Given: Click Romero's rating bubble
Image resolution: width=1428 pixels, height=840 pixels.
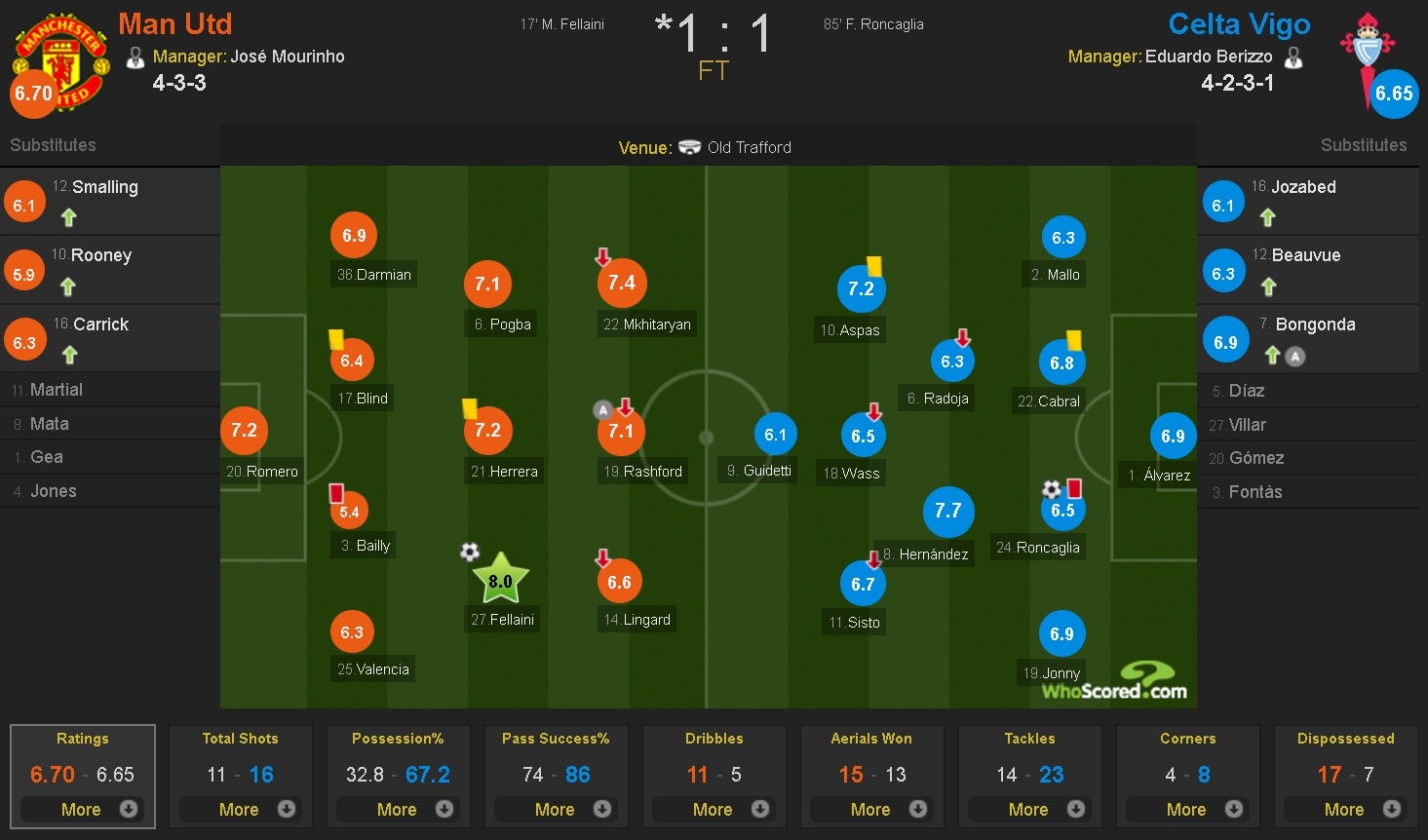Looking at the screenshot, I should [244, 430].
